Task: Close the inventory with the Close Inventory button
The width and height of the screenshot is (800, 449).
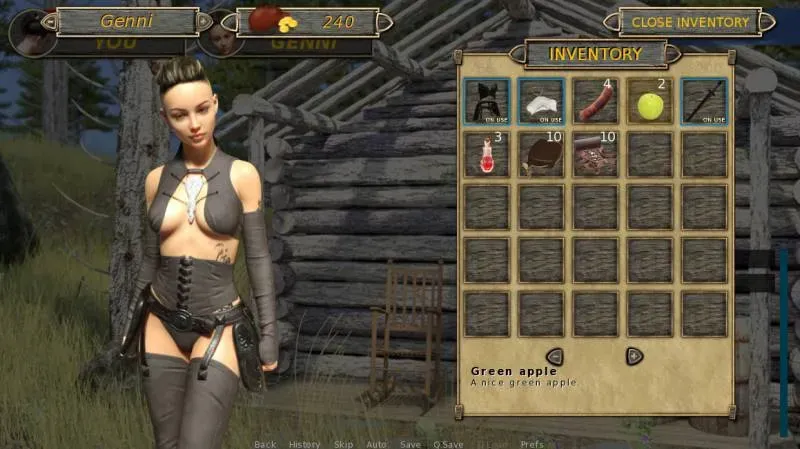Action: (x=690, y=21)
